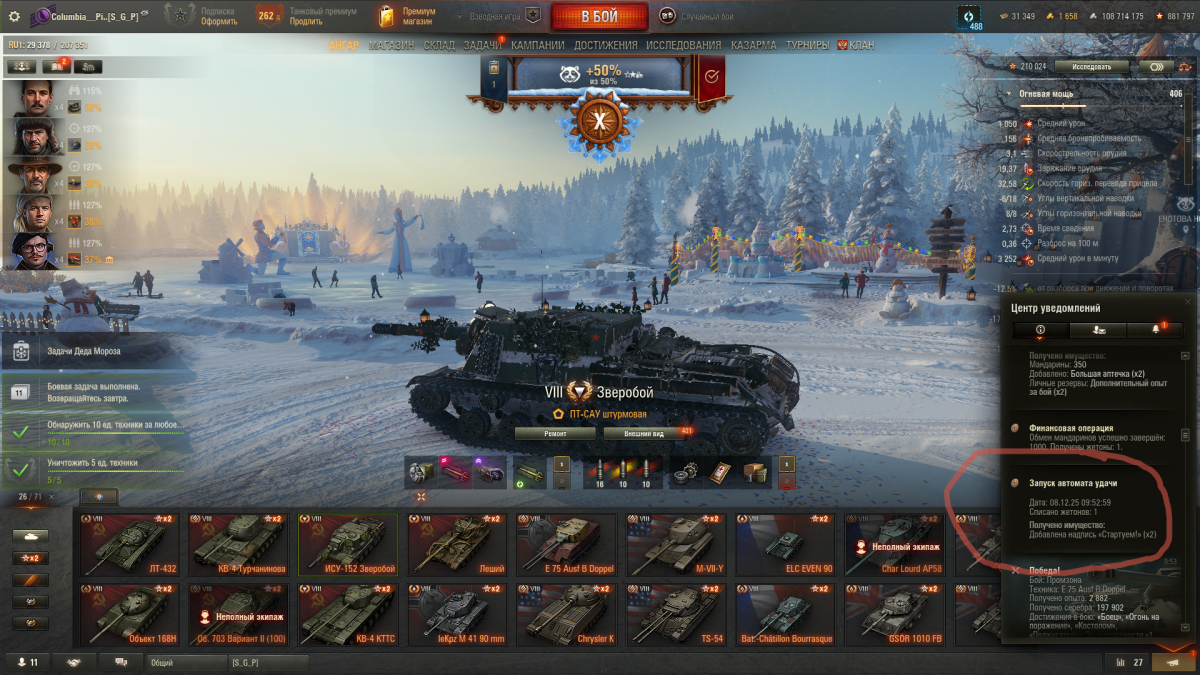Open «Внешний вид» customization

click(x=642, y=433)
